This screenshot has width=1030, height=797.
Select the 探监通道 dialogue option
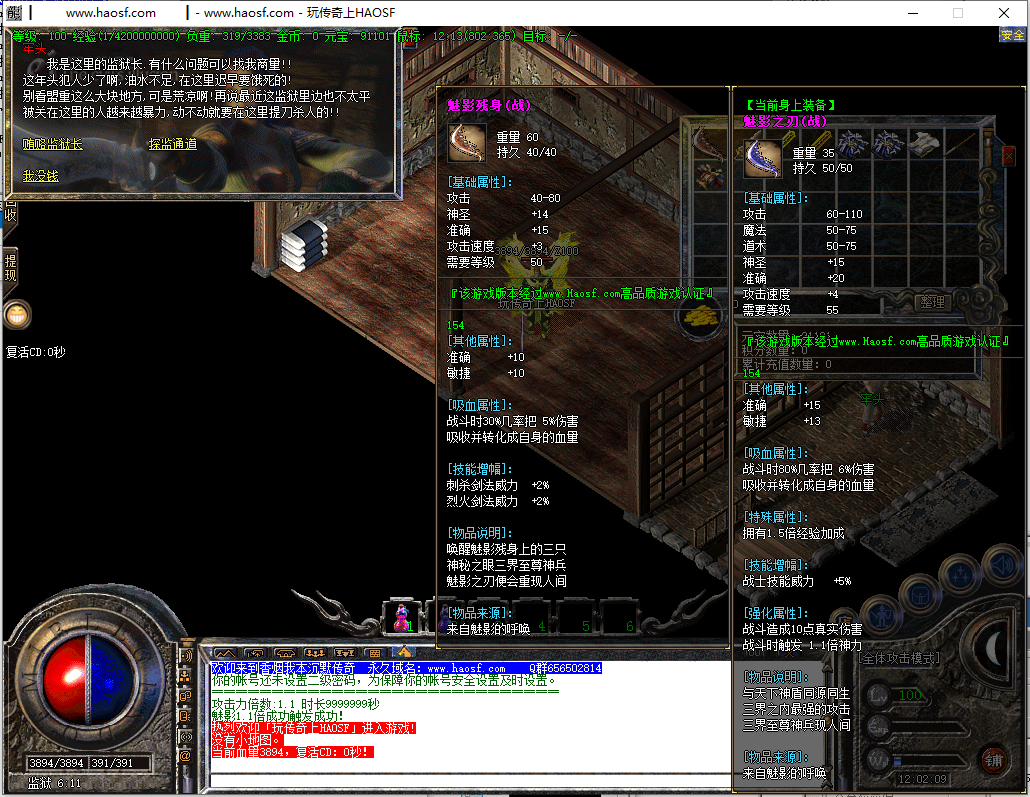tap(172, 144)
